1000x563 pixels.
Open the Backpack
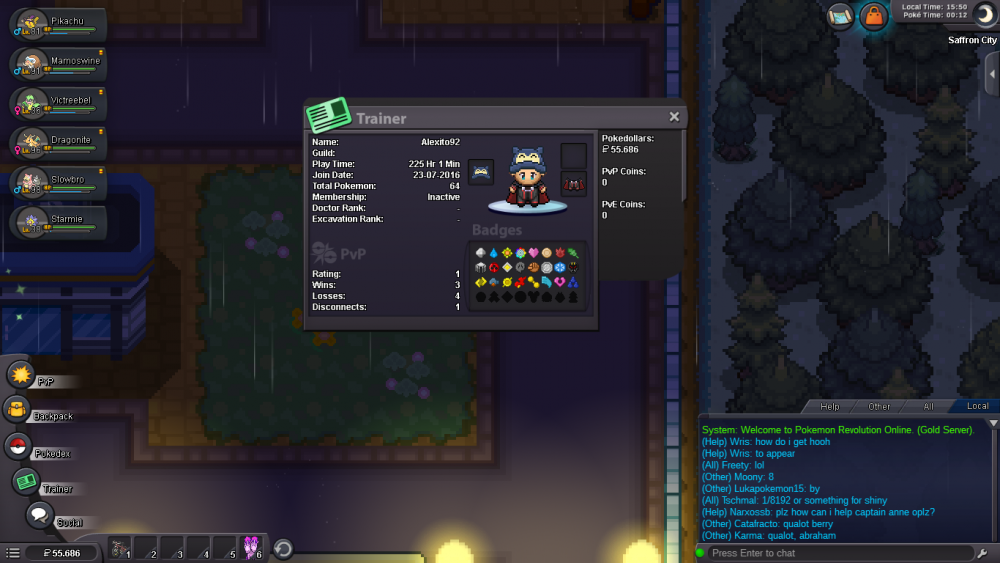tap(17, 410)
